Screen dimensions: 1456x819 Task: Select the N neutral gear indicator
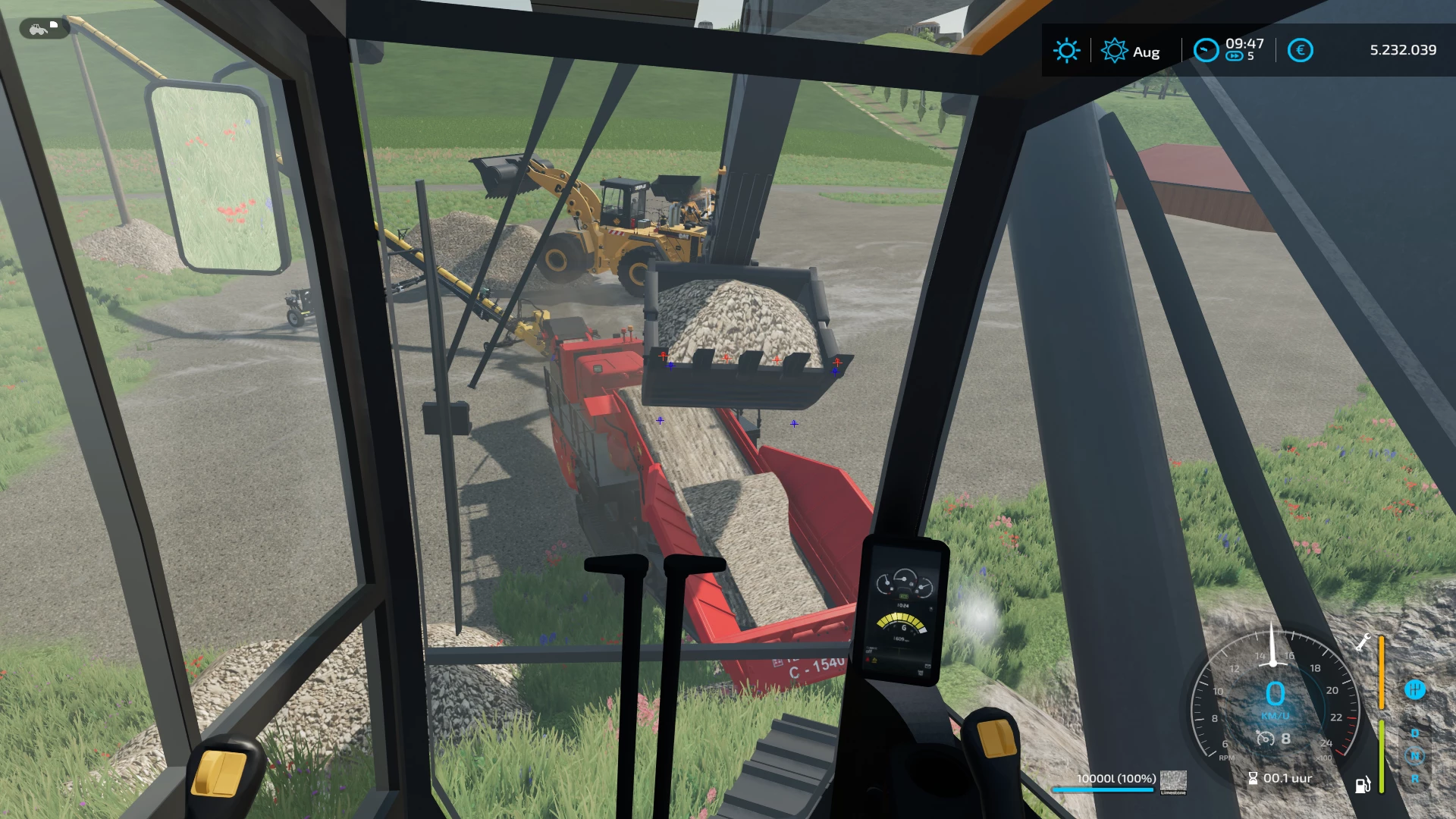[1414, 755]
